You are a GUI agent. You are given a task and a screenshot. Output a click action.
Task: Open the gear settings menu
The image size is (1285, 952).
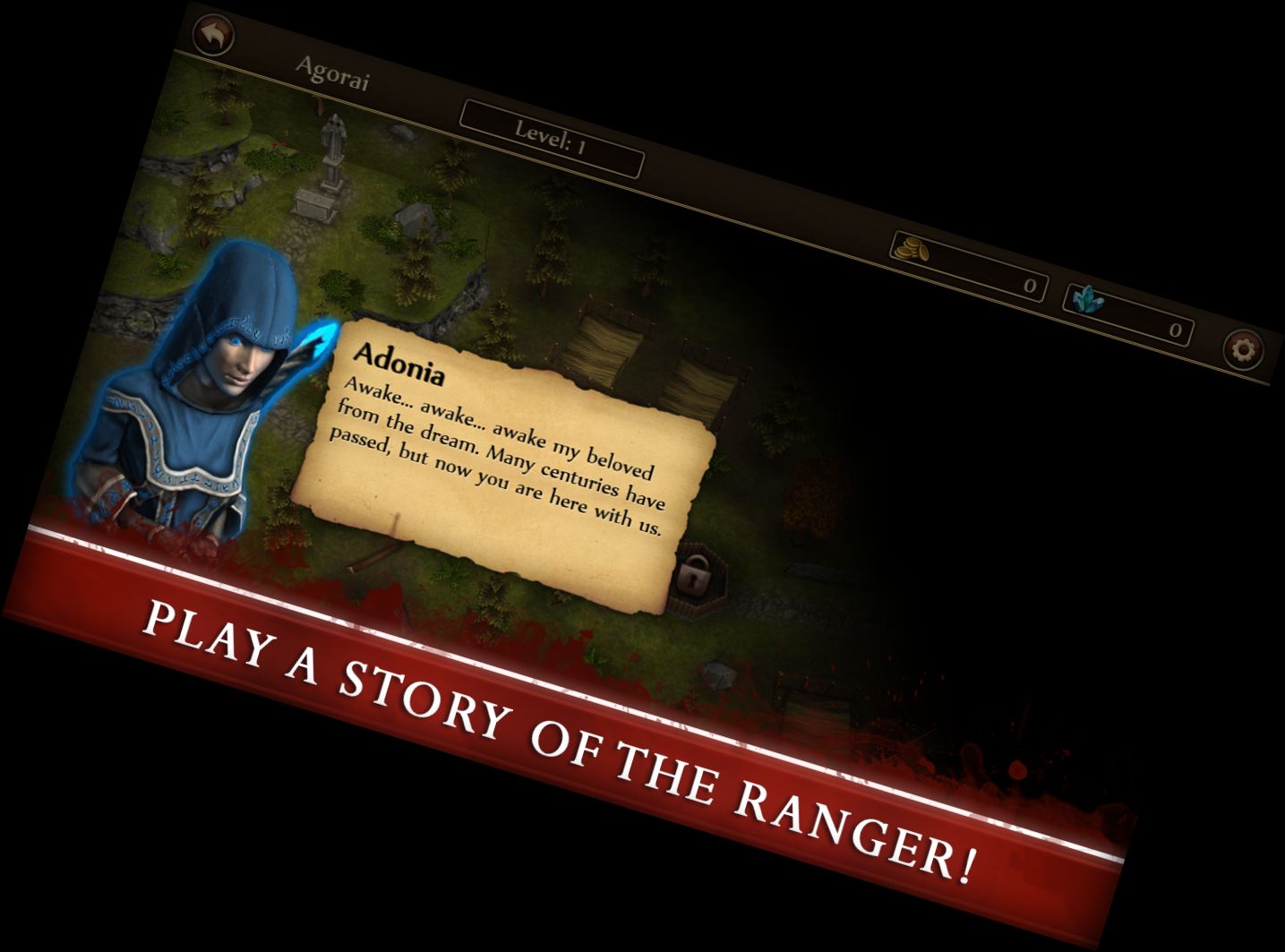1243,348
